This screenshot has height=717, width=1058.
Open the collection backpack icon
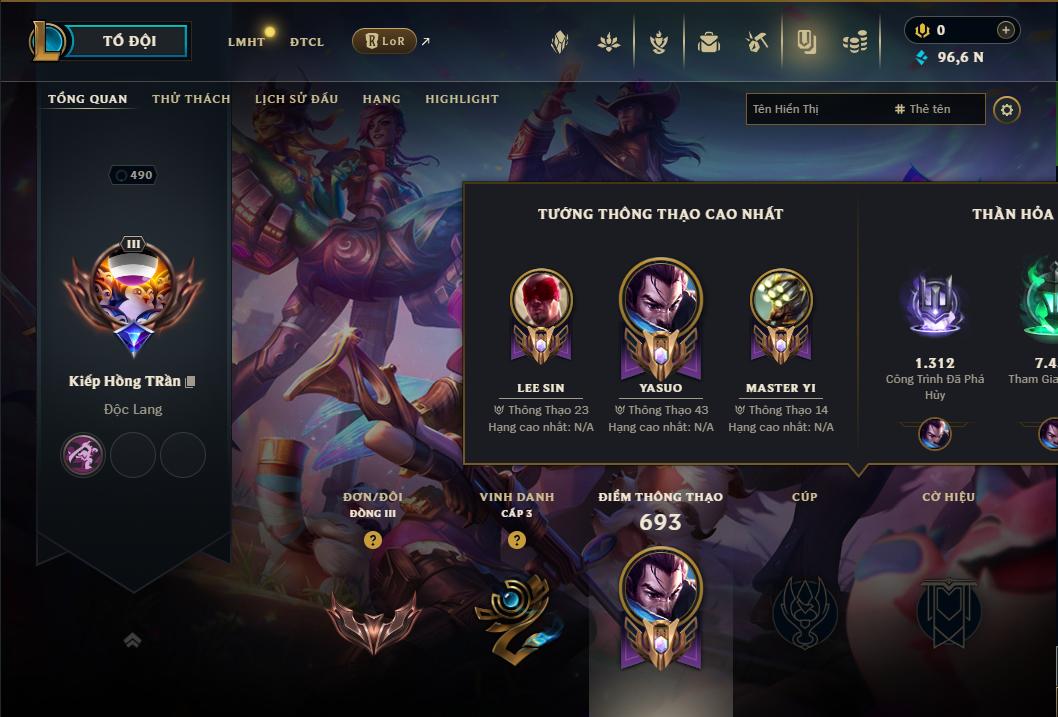pos(708,42)
